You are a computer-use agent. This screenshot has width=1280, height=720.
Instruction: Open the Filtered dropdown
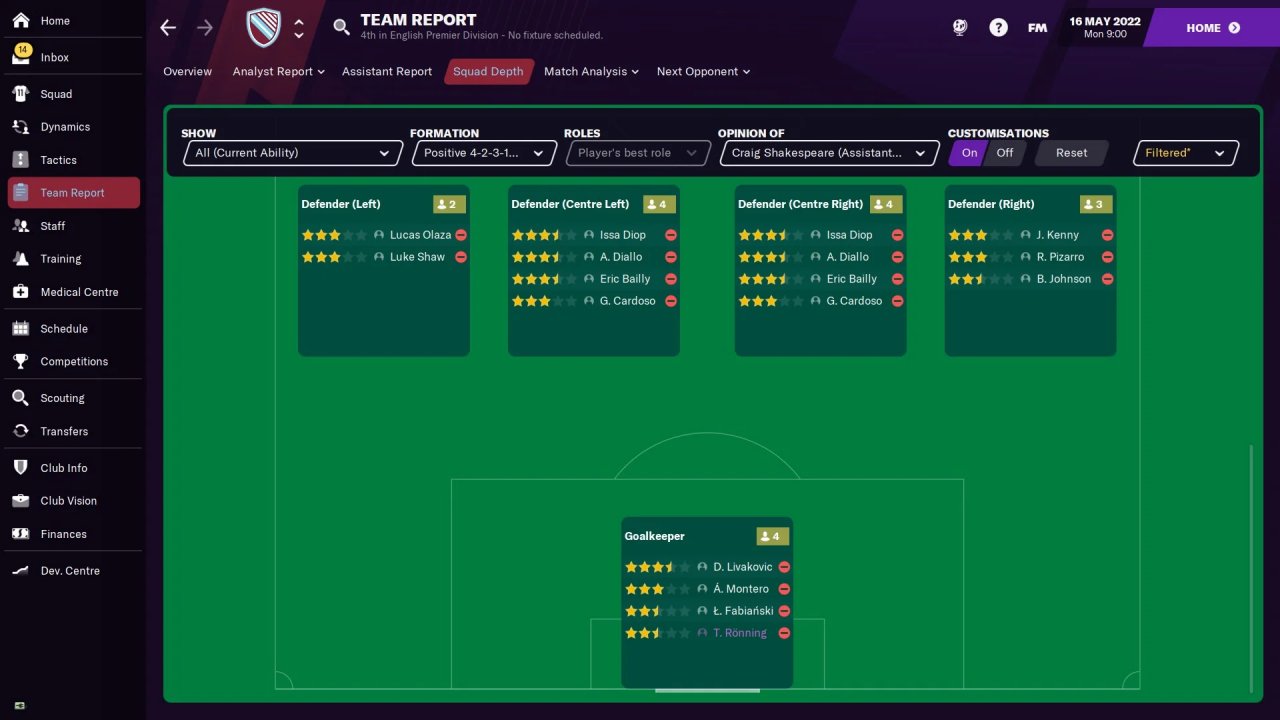pos(1185,153)
